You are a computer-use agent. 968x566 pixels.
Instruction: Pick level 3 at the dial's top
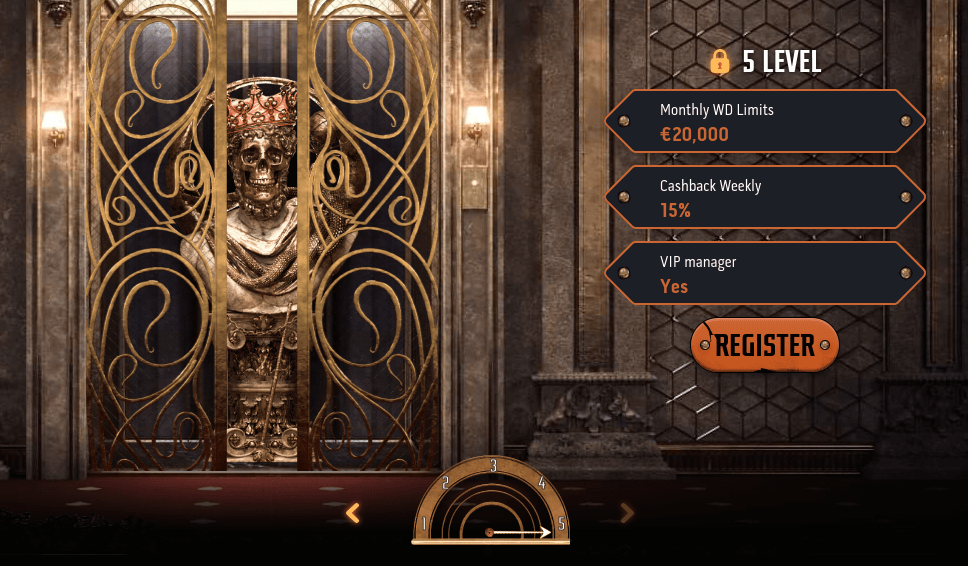493,465
